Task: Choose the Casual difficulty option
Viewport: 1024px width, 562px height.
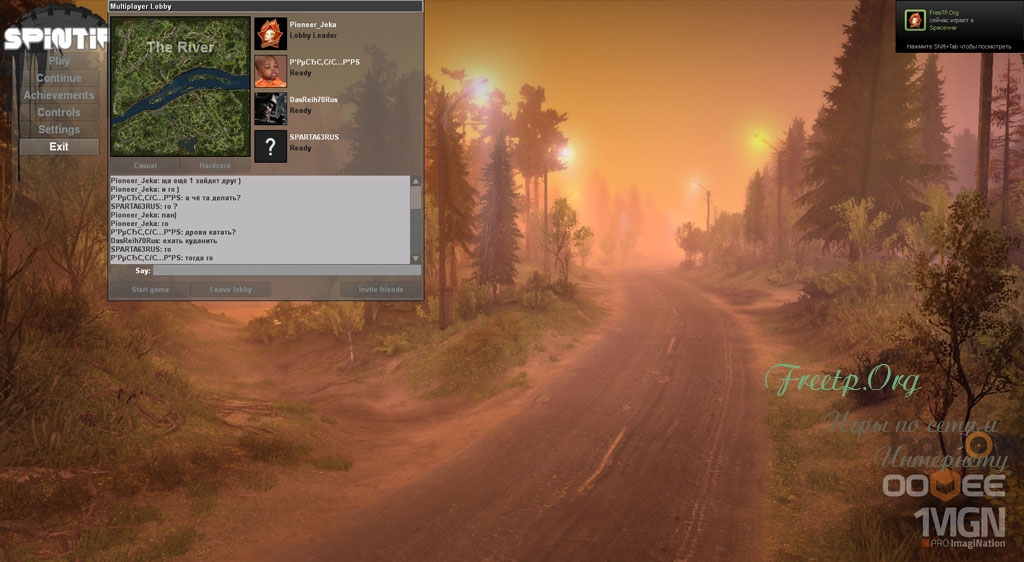Action: point(145,165)
